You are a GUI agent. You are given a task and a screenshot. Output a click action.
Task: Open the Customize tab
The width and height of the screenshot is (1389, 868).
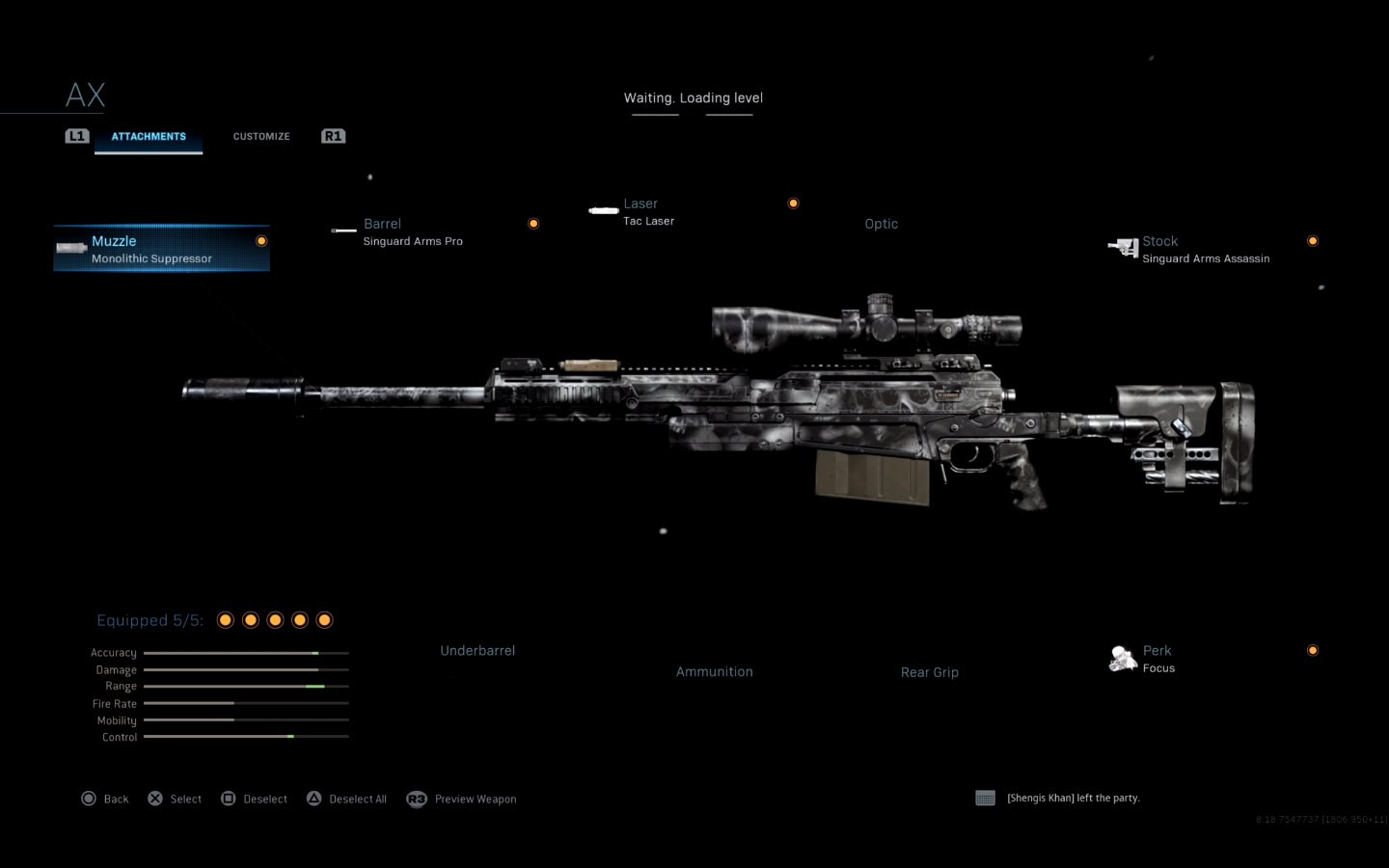click(261, 137)
